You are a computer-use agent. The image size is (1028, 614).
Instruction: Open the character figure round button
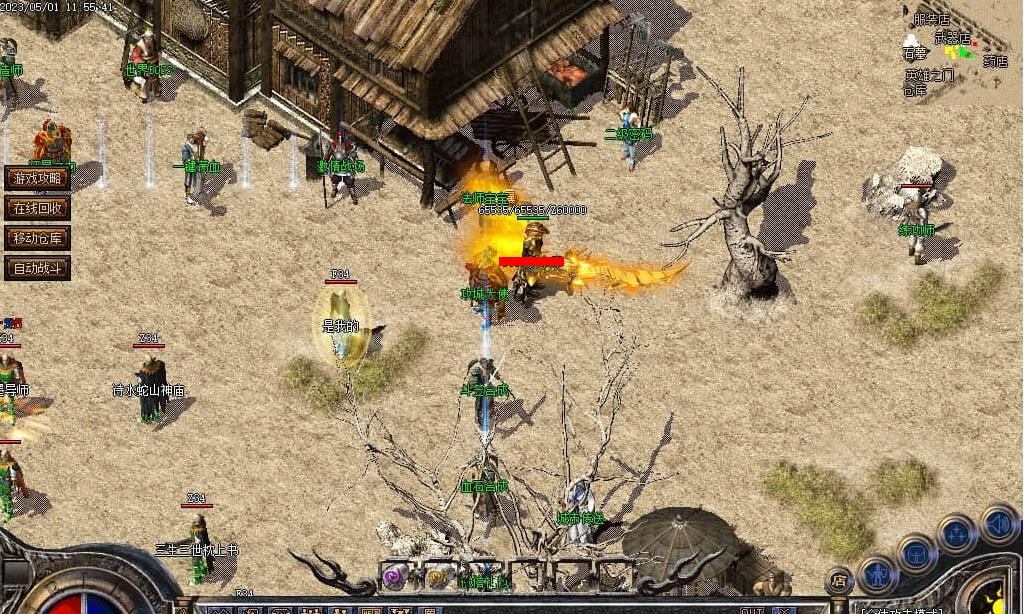[877, 575]
